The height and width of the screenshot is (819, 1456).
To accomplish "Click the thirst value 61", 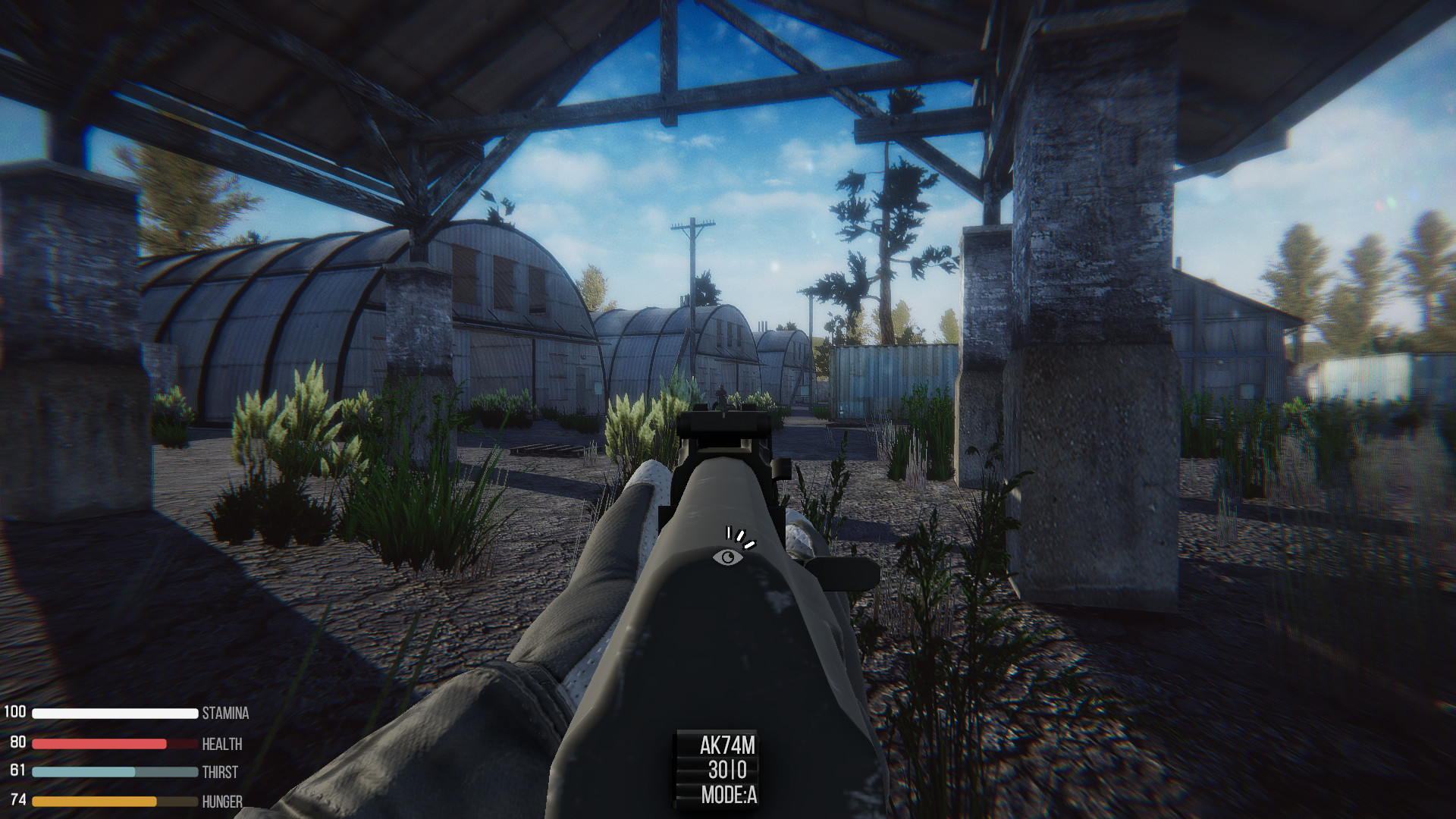I will (x=16, y=773).
